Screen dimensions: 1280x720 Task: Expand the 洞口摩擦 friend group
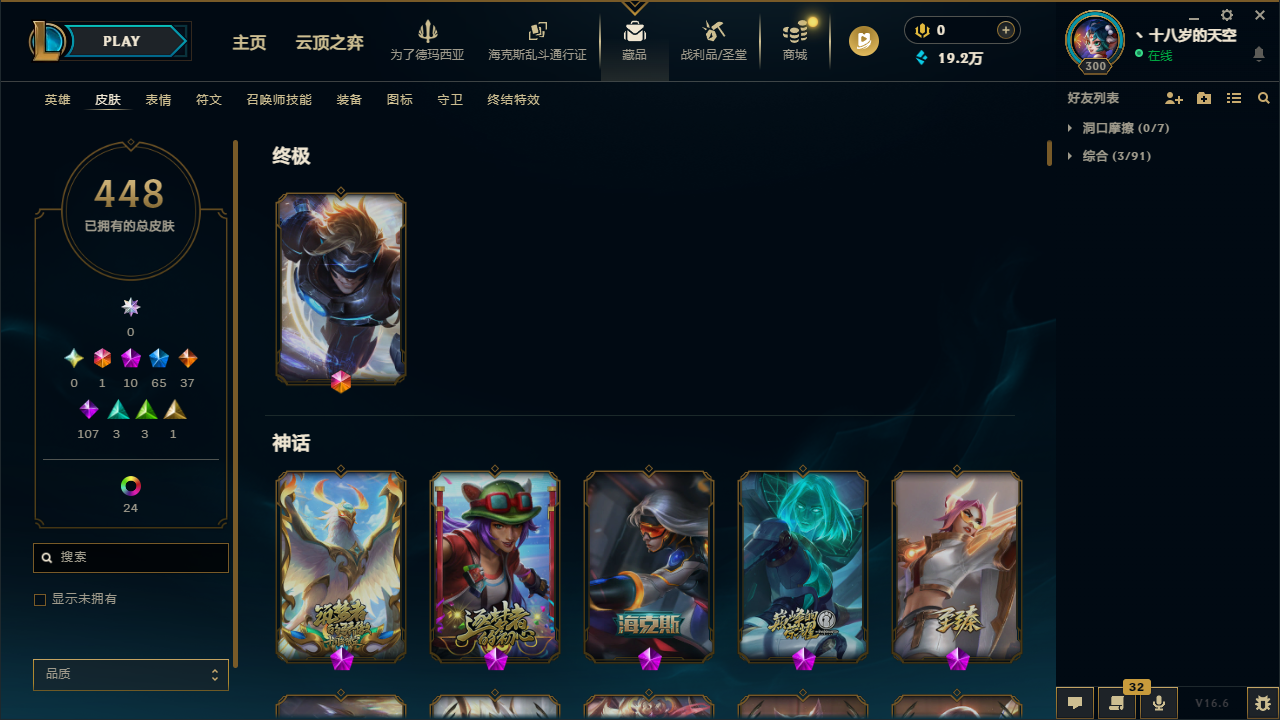click(1071, 128)
